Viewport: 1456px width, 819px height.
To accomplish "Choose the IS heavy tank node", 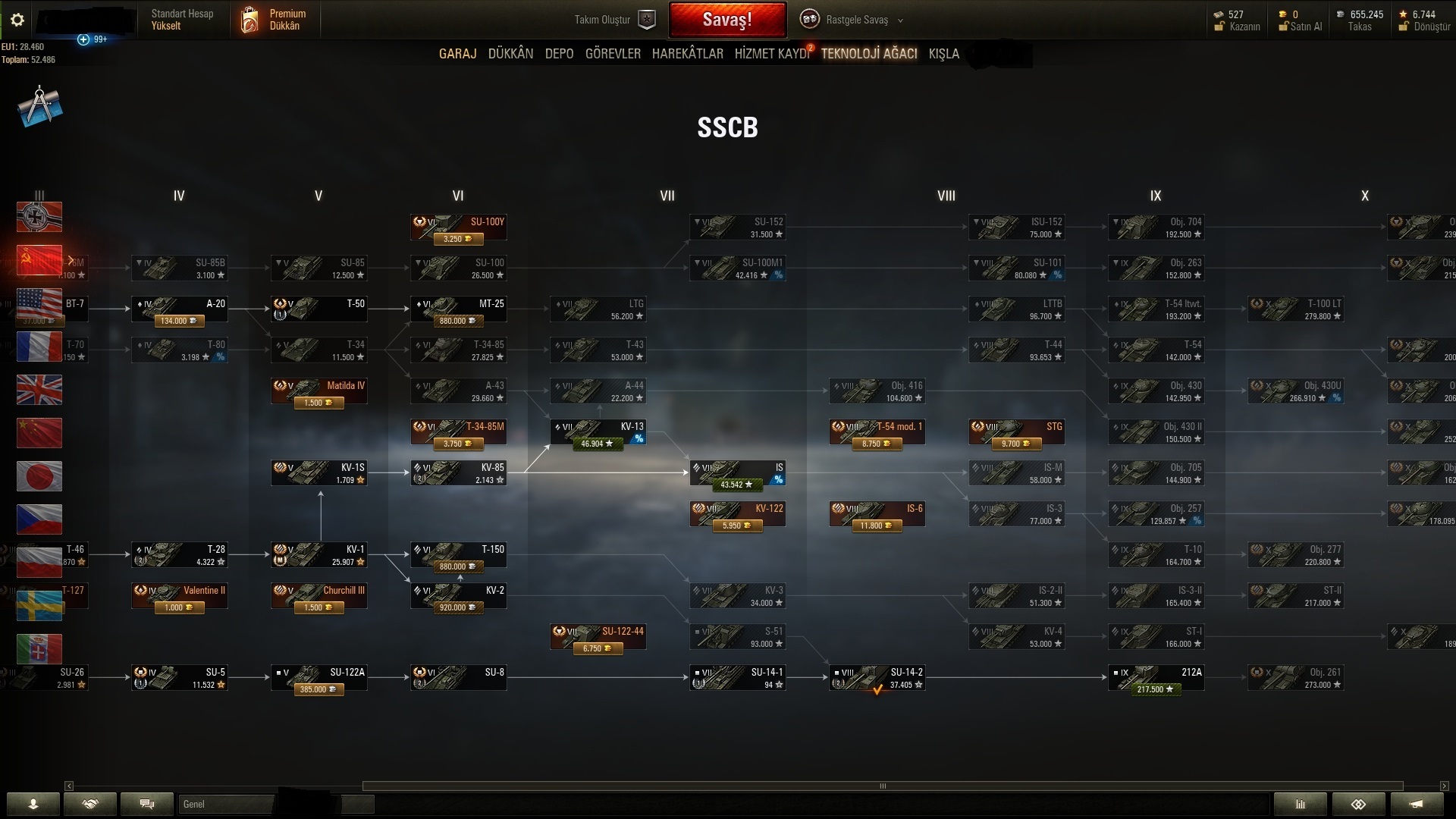I will coord(738,473).
